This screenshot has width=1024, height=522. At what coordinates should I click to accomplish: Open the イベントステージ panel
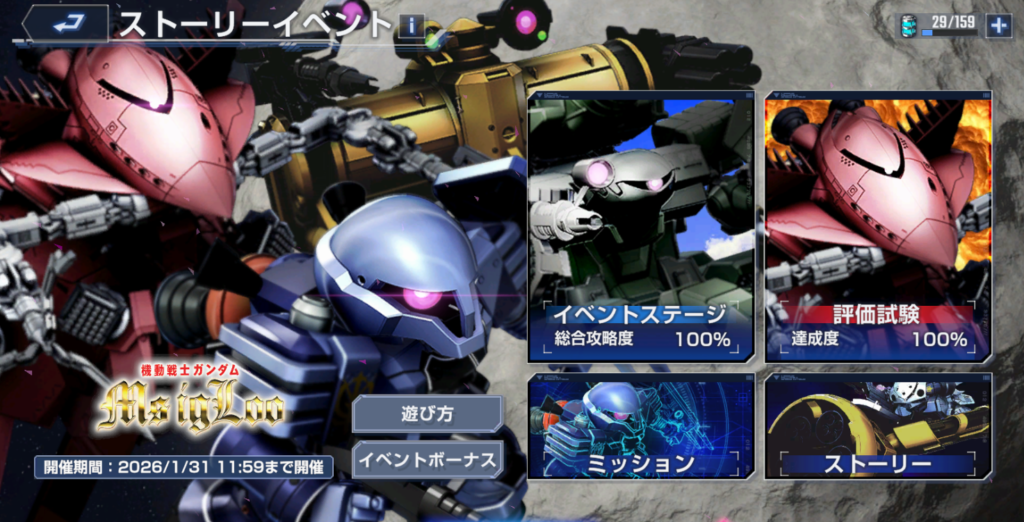641,228
